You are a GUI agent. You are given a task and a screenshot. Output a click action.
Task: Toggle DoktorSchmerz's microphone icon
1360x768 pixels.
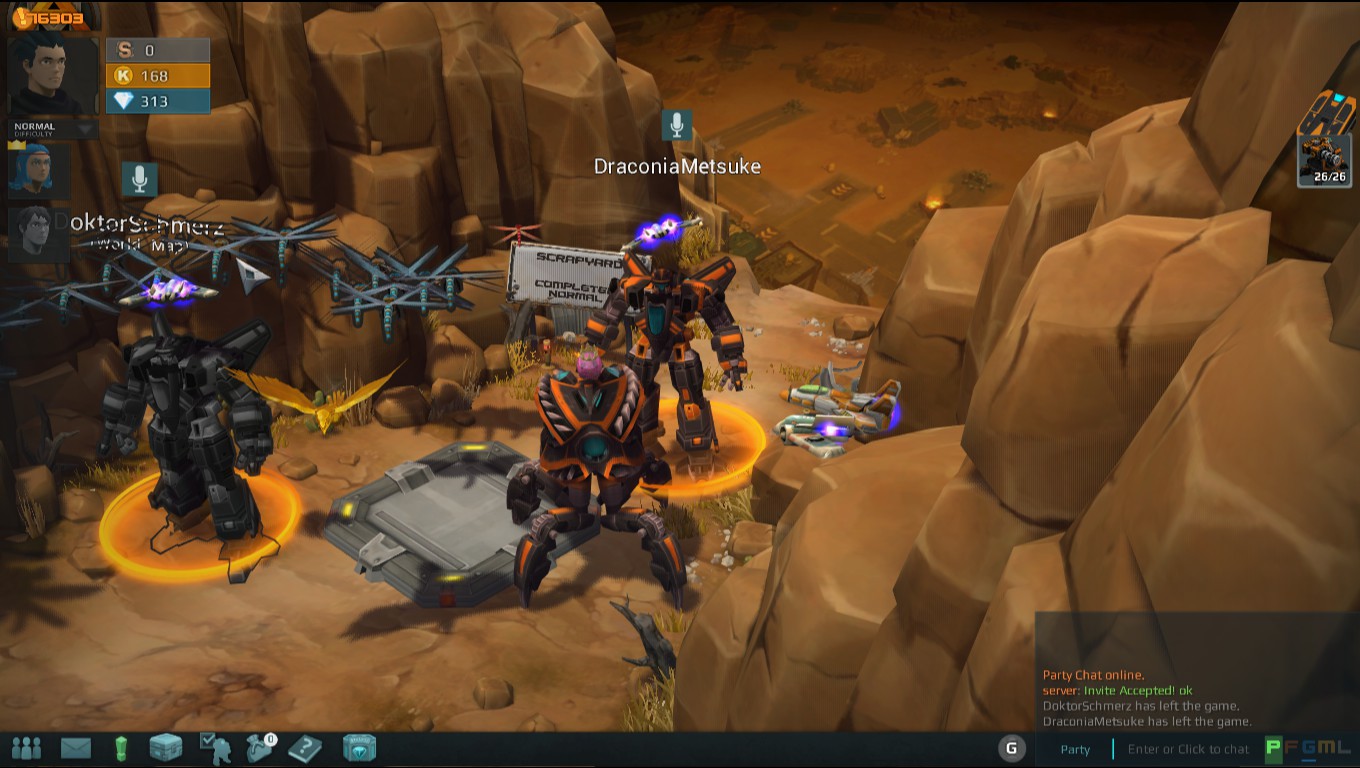(x=139, y=177)
